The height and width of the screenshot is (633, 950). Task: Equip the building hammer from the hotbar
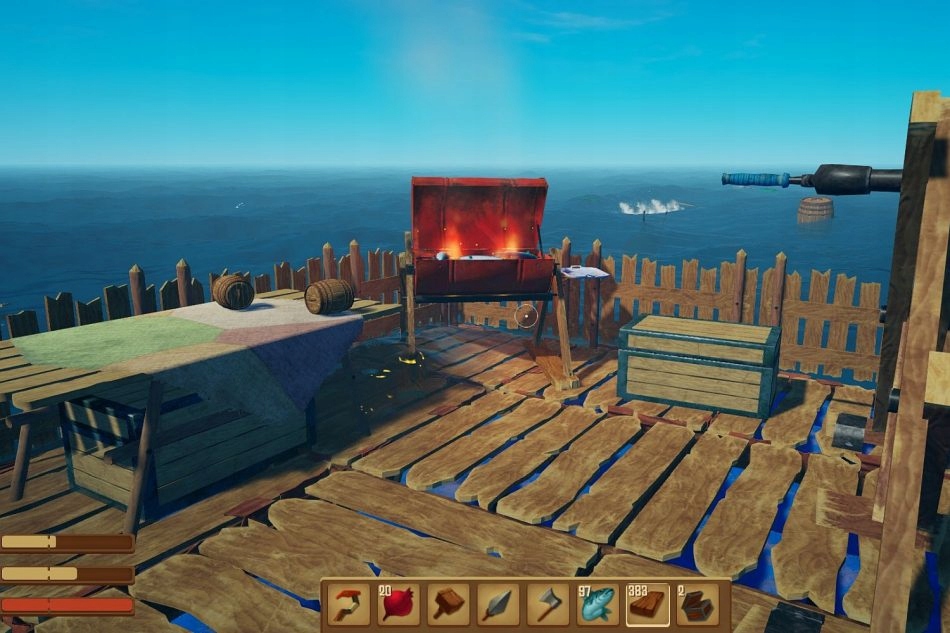coord(449,604)
